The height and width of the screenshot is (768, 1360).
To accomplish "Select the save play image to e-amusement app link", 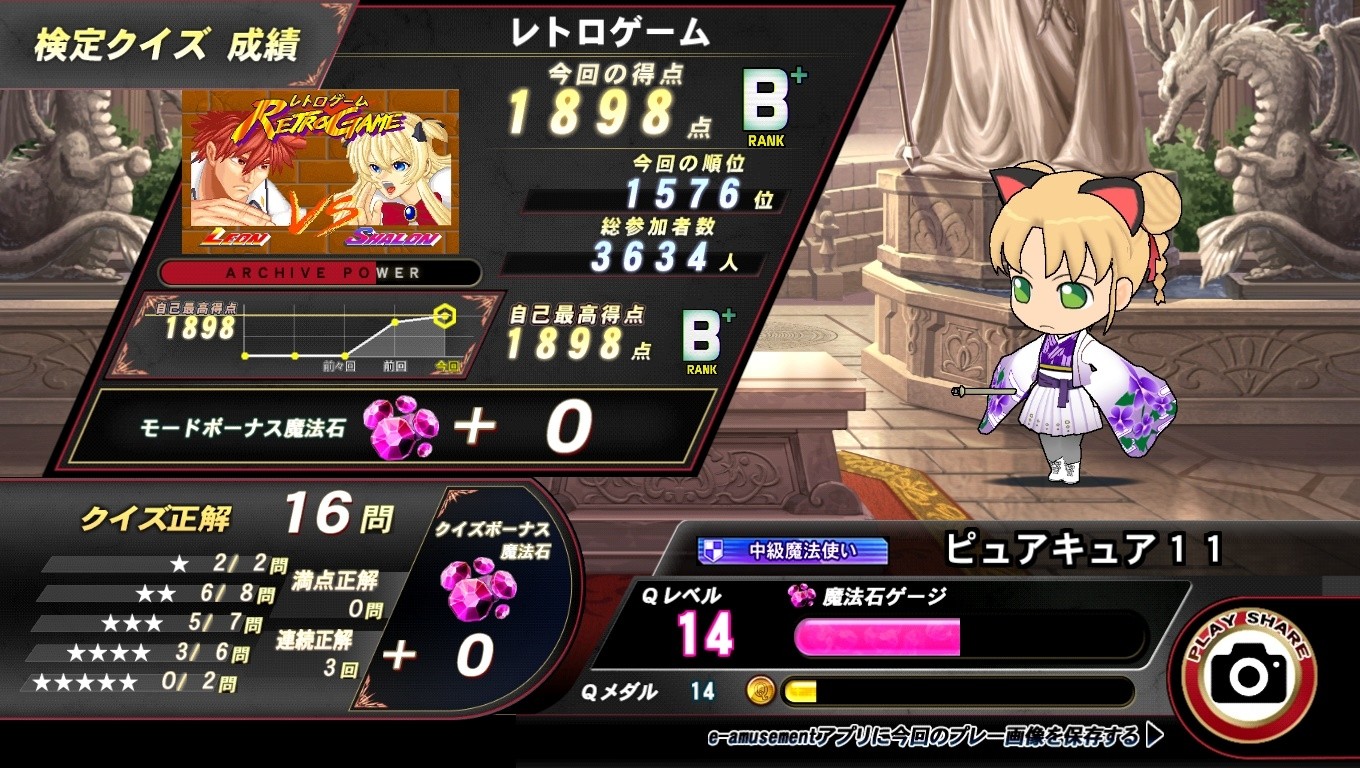I will pyautogui.click(x=934, y=737).
